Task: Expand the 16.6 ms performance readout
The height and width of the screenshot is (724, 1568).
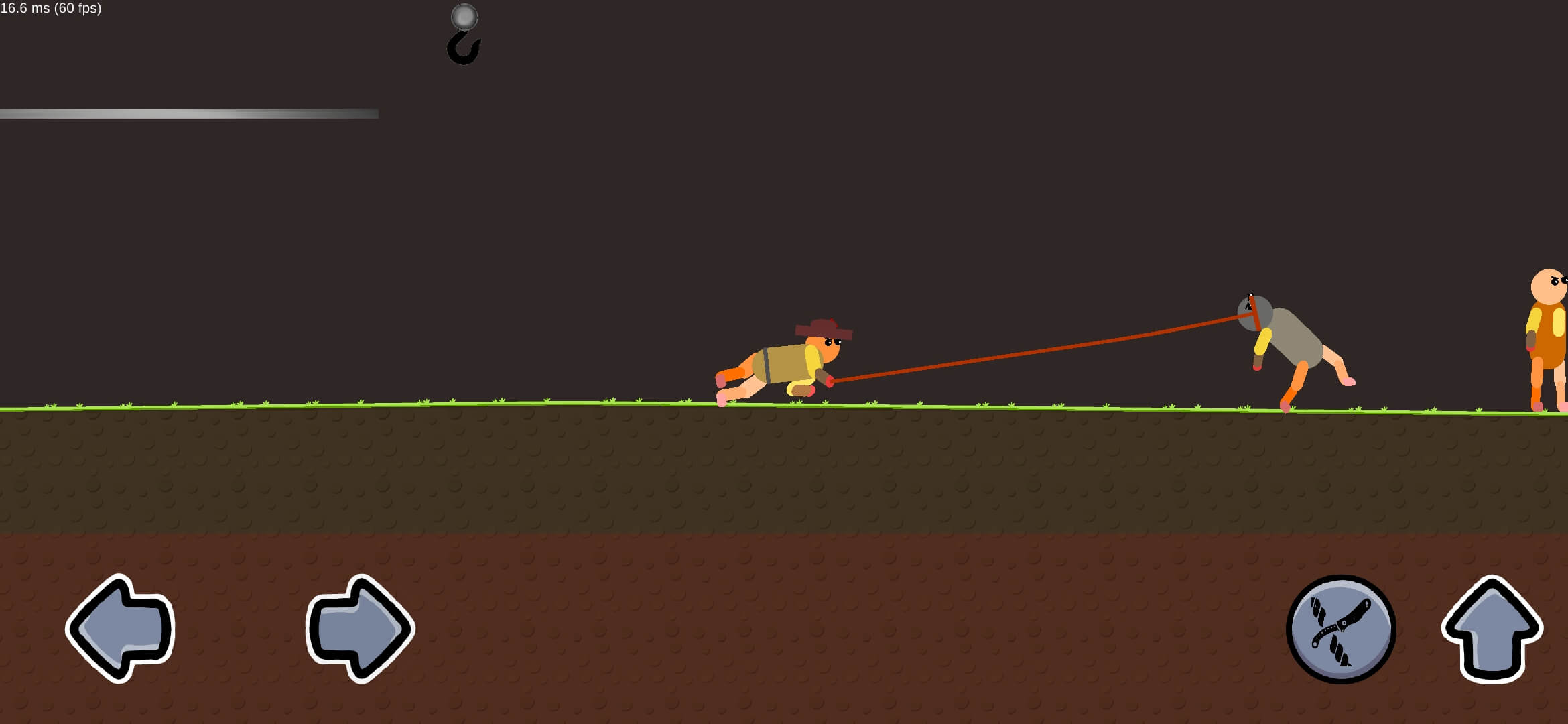Action: coord(23,9)
